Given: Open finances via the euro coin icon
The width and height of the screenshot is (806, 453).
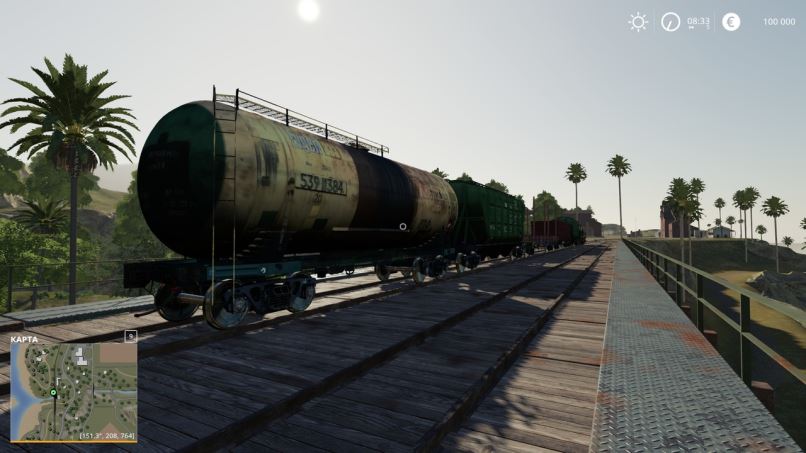Looking at the screenshot, I should coord(731,22).
